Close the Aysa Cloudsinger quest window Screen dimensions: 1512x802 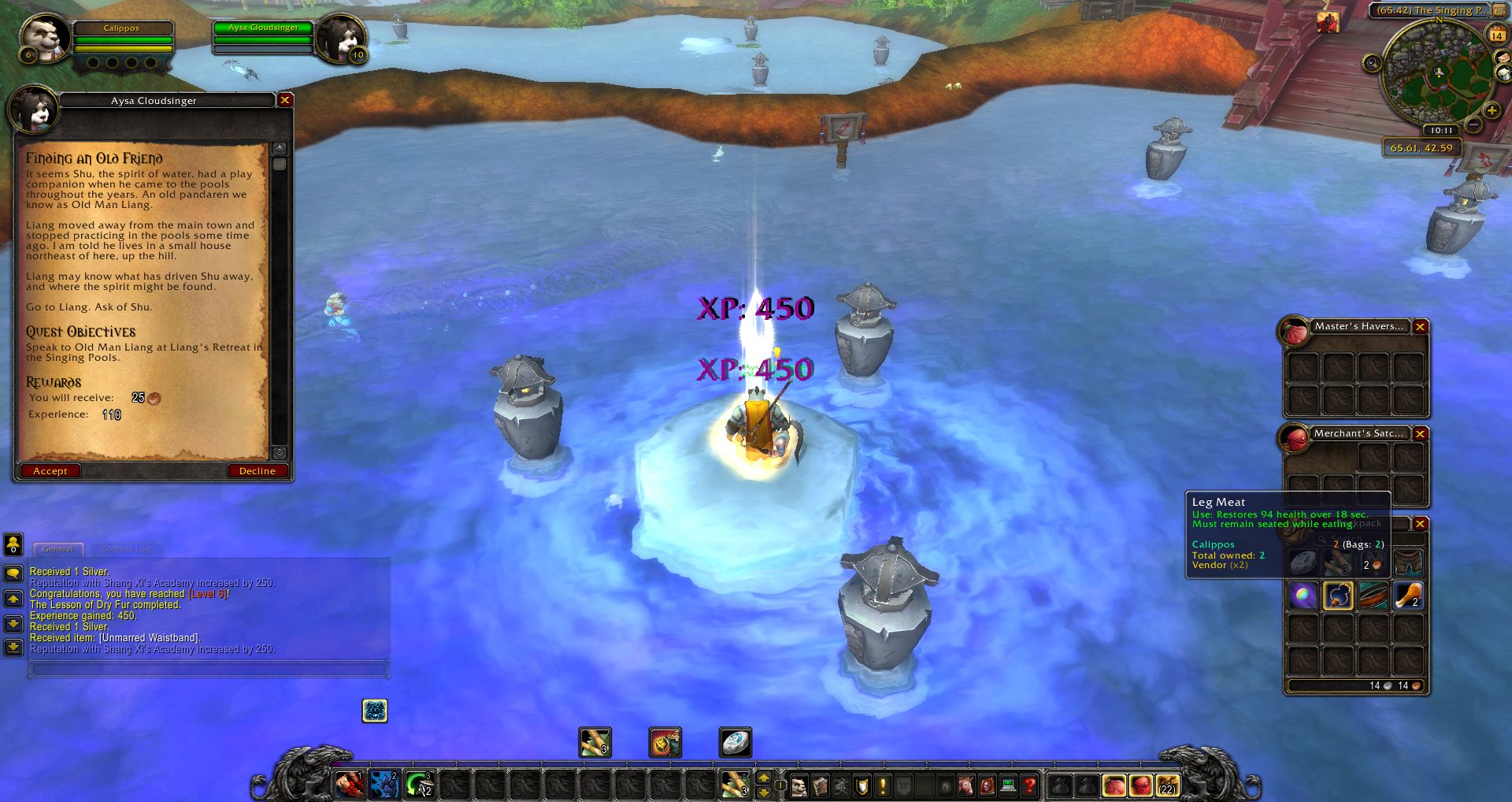click(285, 100)
